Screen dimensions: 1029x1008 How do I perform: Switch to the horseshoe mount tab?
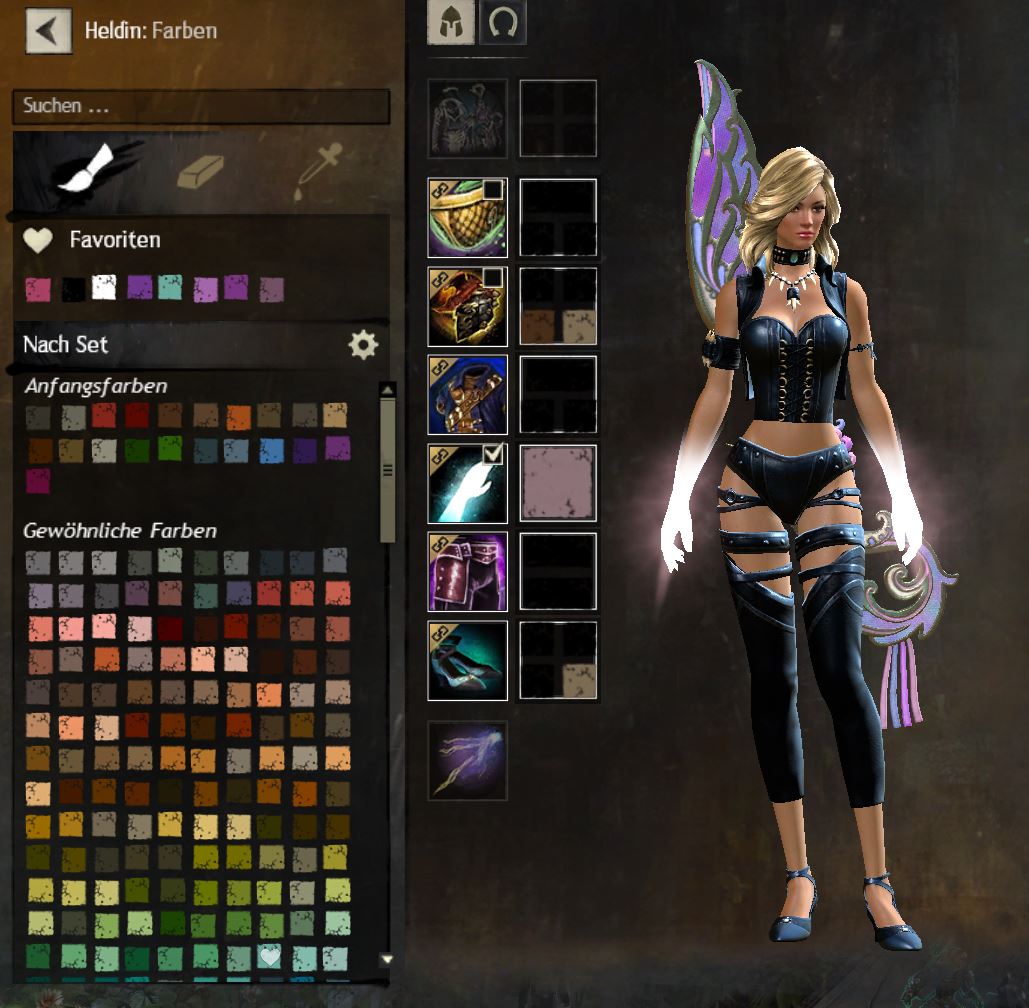click(x=502, y=22)
